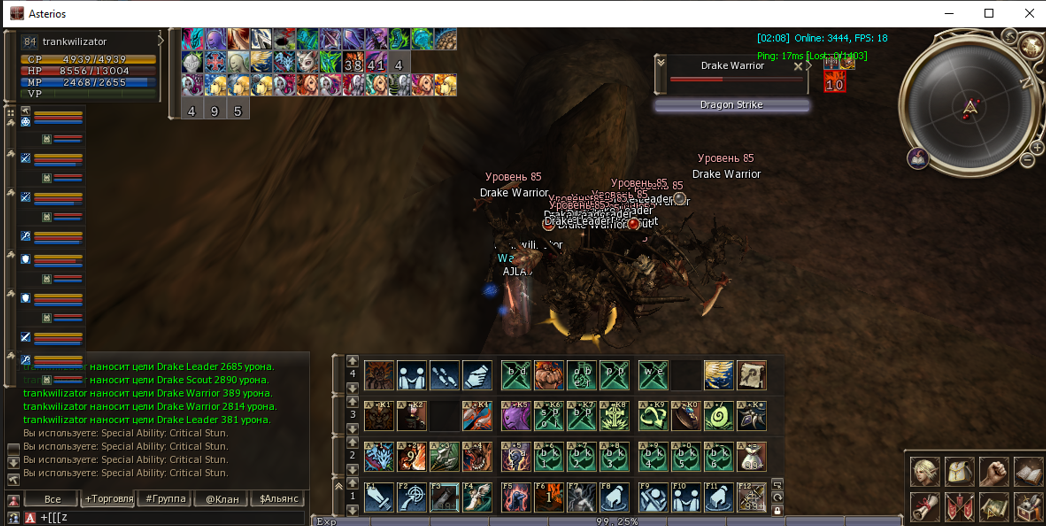Open the spellbook button beside the radar
Viewport: 1046px width, 526px height.
917,158
